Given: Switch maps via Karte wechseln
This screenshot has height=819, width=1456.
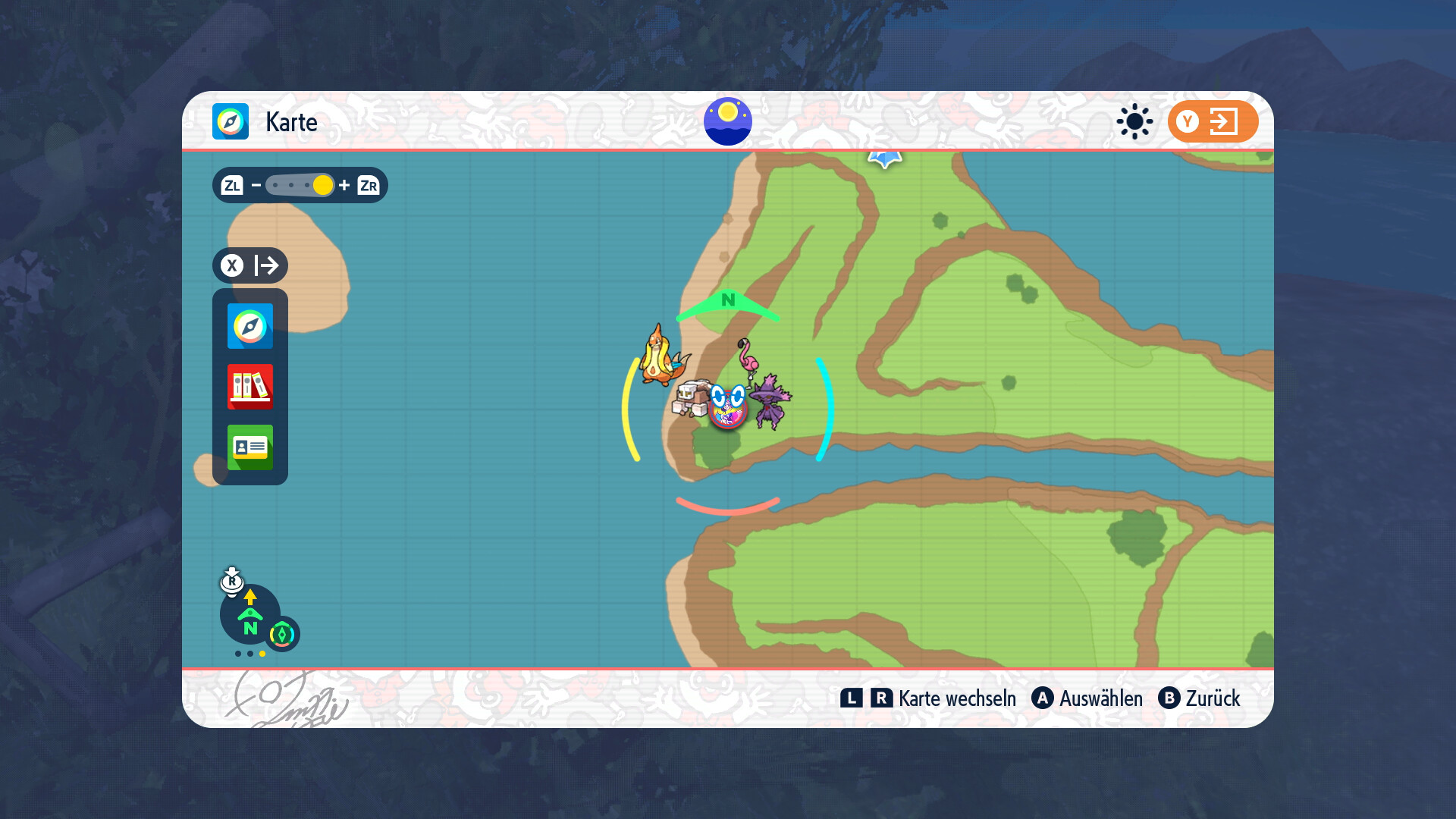Looking at the screenshot, I should point(928,698).
